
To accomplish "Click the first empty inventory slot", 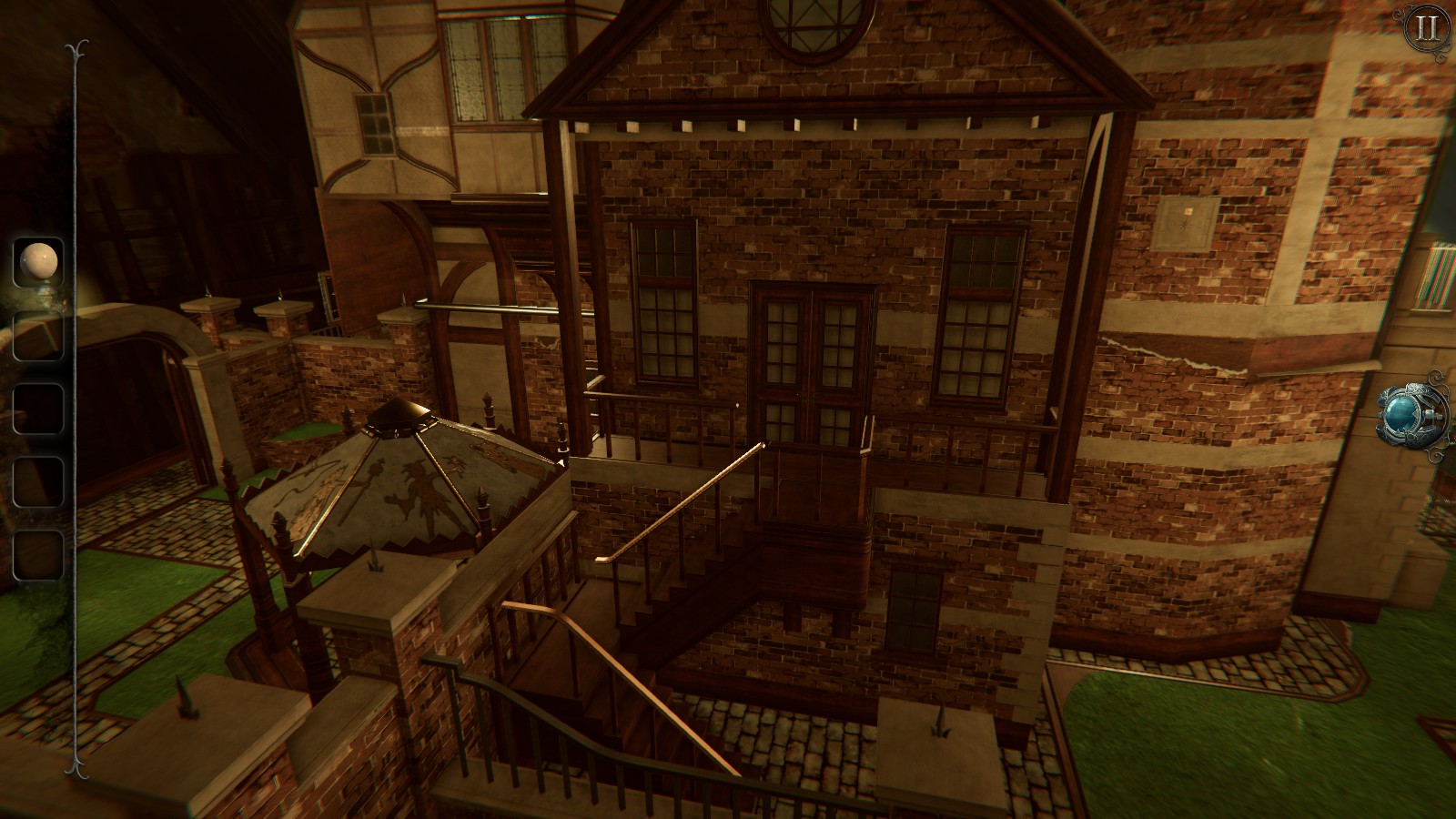I will pos(36,334).
